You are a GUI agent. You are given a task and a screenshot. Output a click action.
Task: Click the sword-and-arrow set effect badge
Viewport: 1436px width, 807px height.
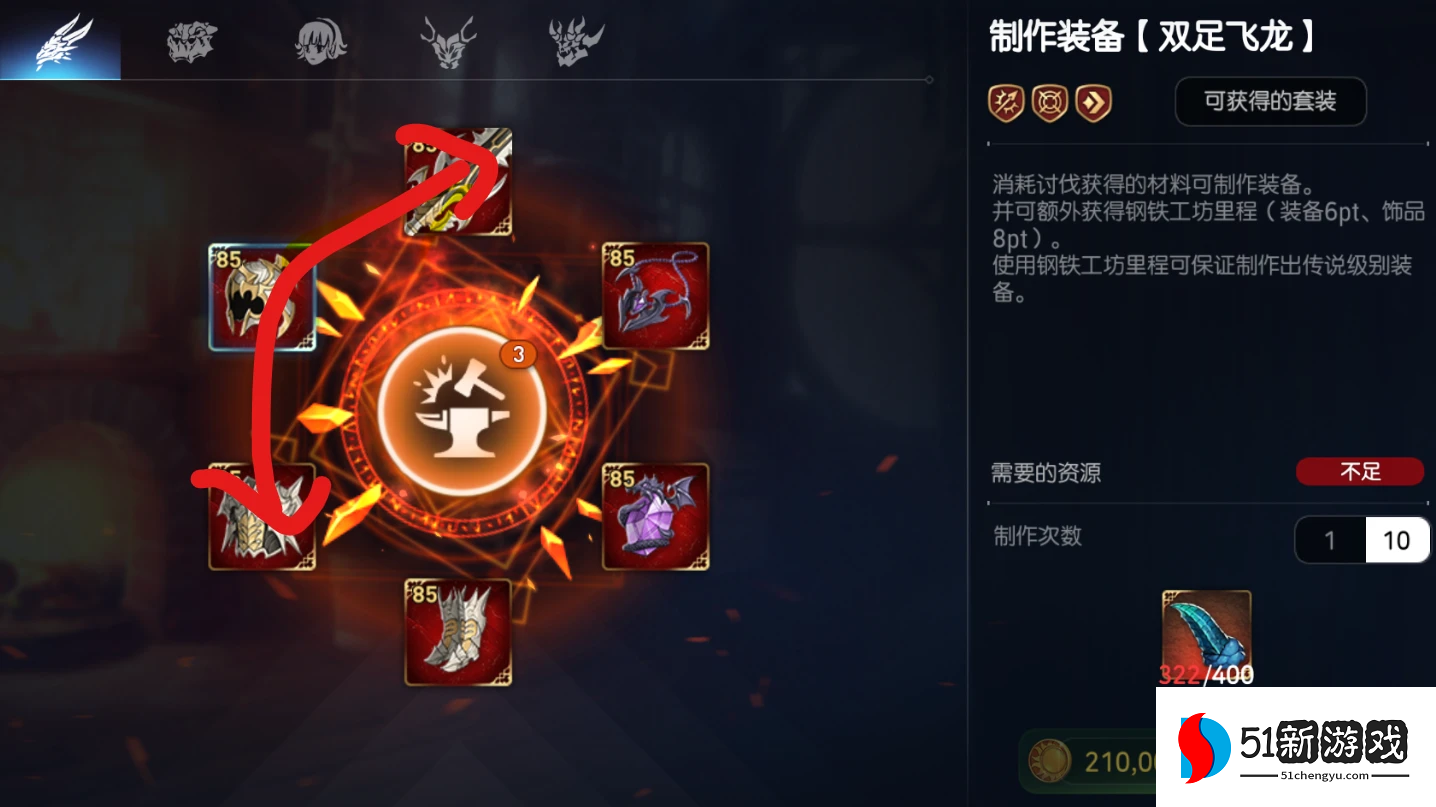(1006, 102)
